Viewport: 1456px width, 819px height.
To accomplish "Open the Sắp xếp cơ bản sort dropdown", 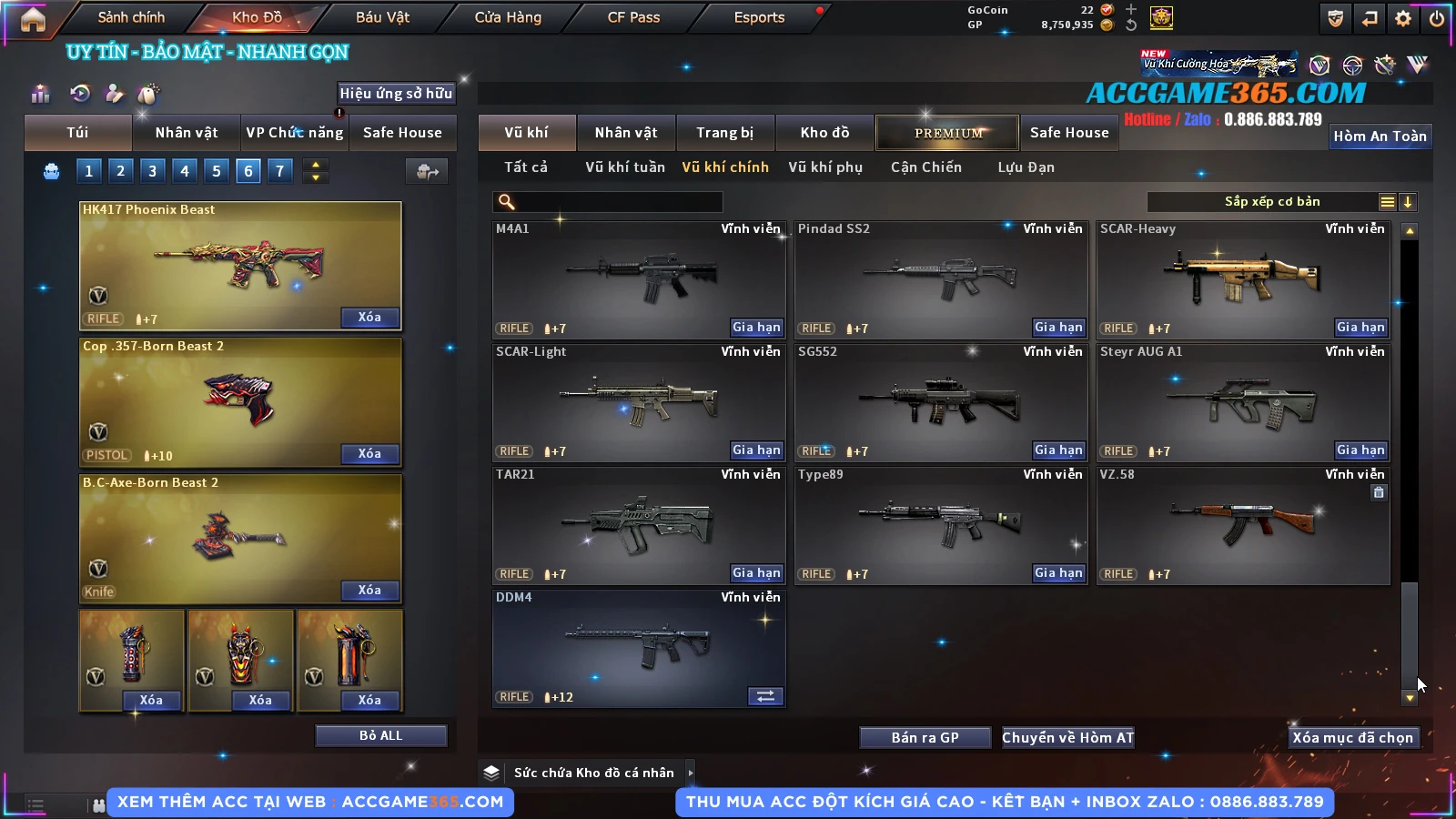I will [x=1271, y=202].
